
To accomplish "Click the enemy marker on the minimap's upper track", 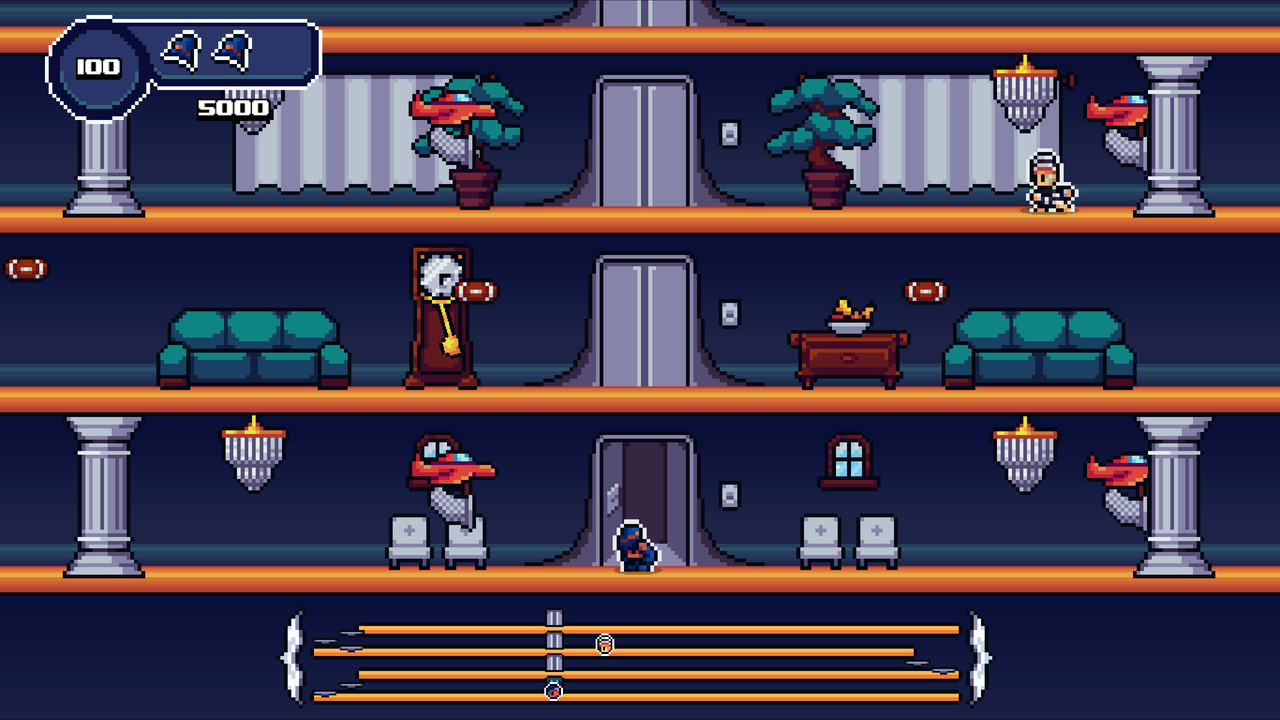I will click(604, 643).
